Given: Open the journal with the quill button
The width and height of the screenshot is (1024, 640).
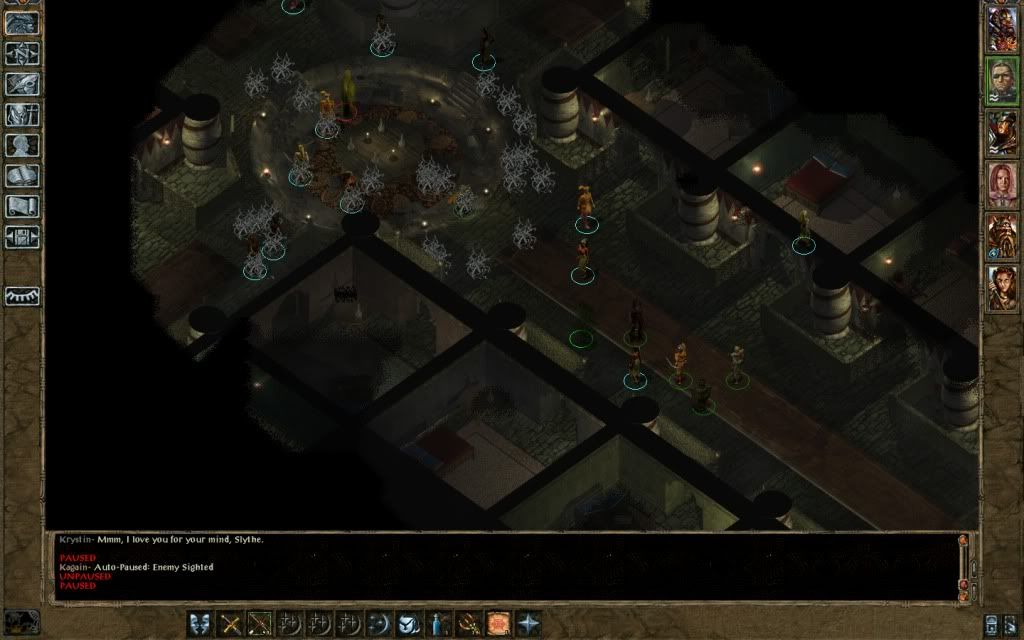Looking at the screenshot, I should coord(22,84).
